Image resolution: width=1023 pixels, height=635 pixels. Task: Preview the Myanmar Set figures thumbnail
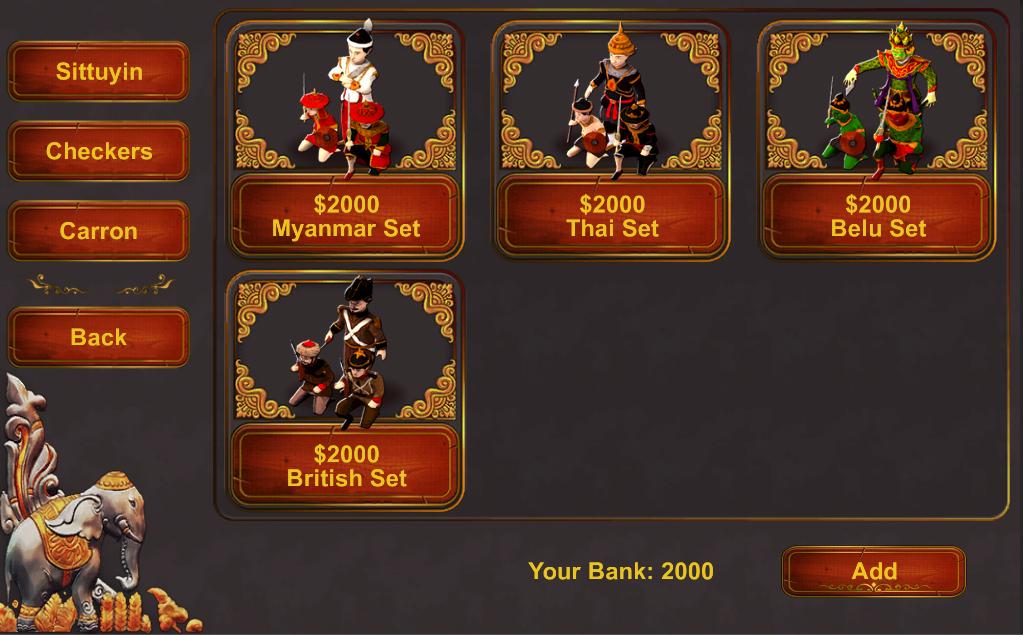point(346,98)
